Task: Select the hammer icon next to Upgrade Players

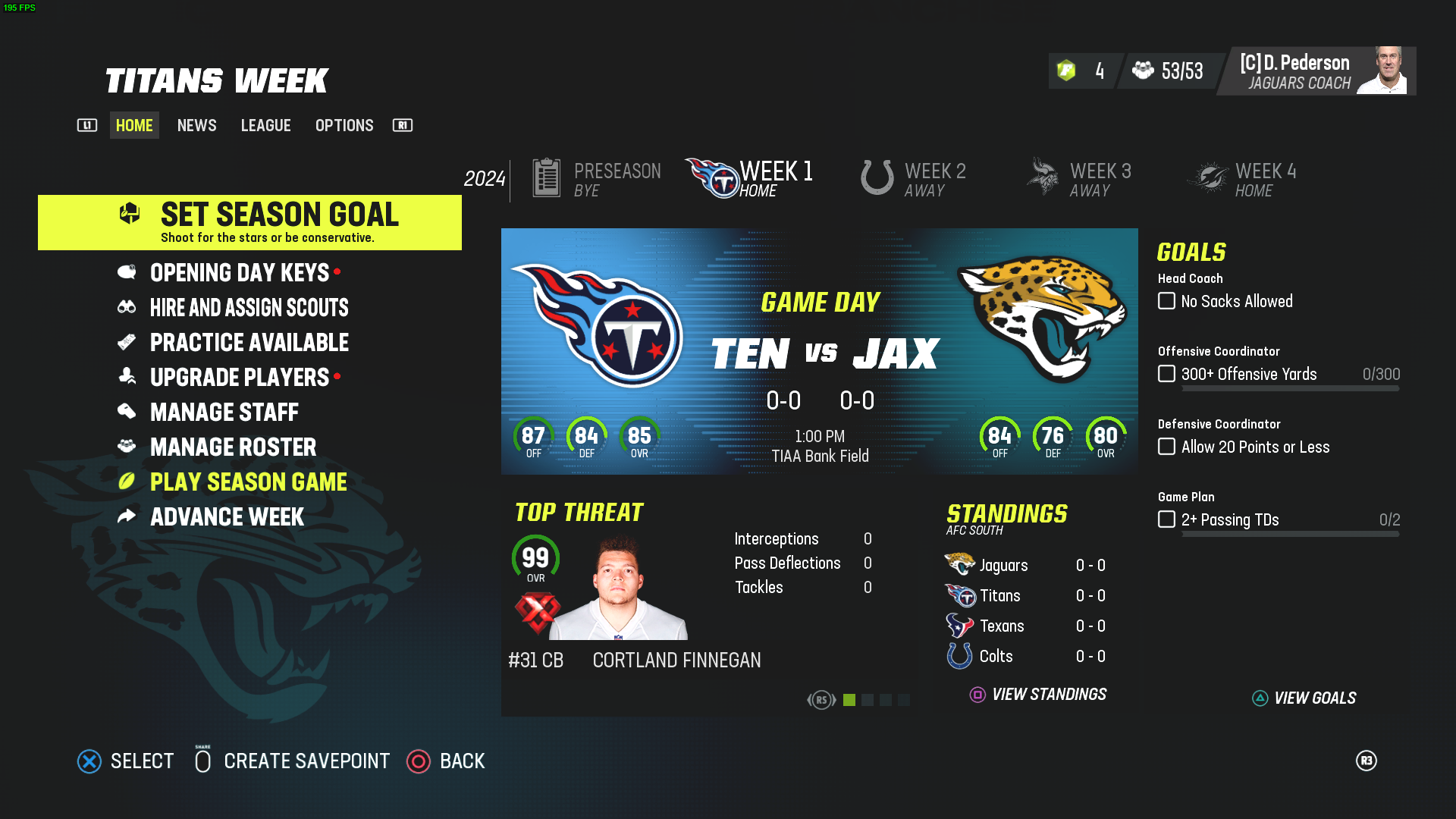Action: [128, 377]
